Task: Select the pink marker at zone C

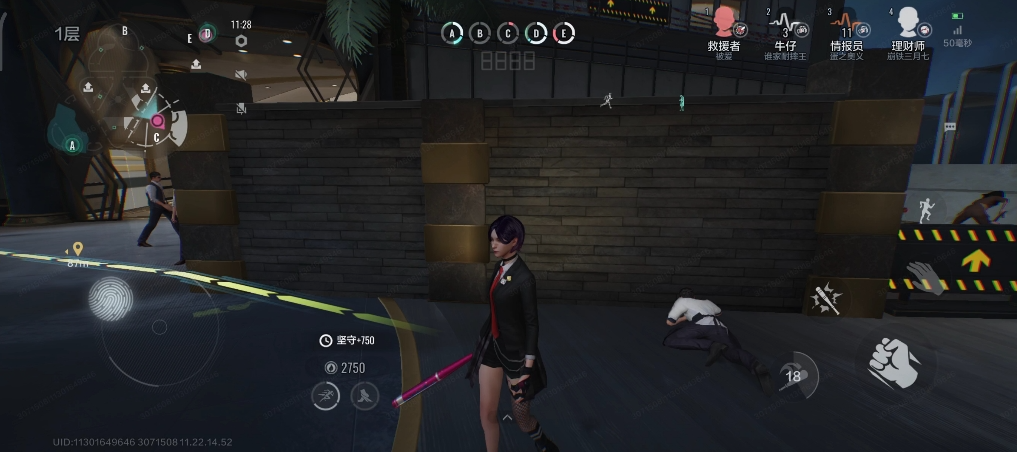Action: click(157, 121)
